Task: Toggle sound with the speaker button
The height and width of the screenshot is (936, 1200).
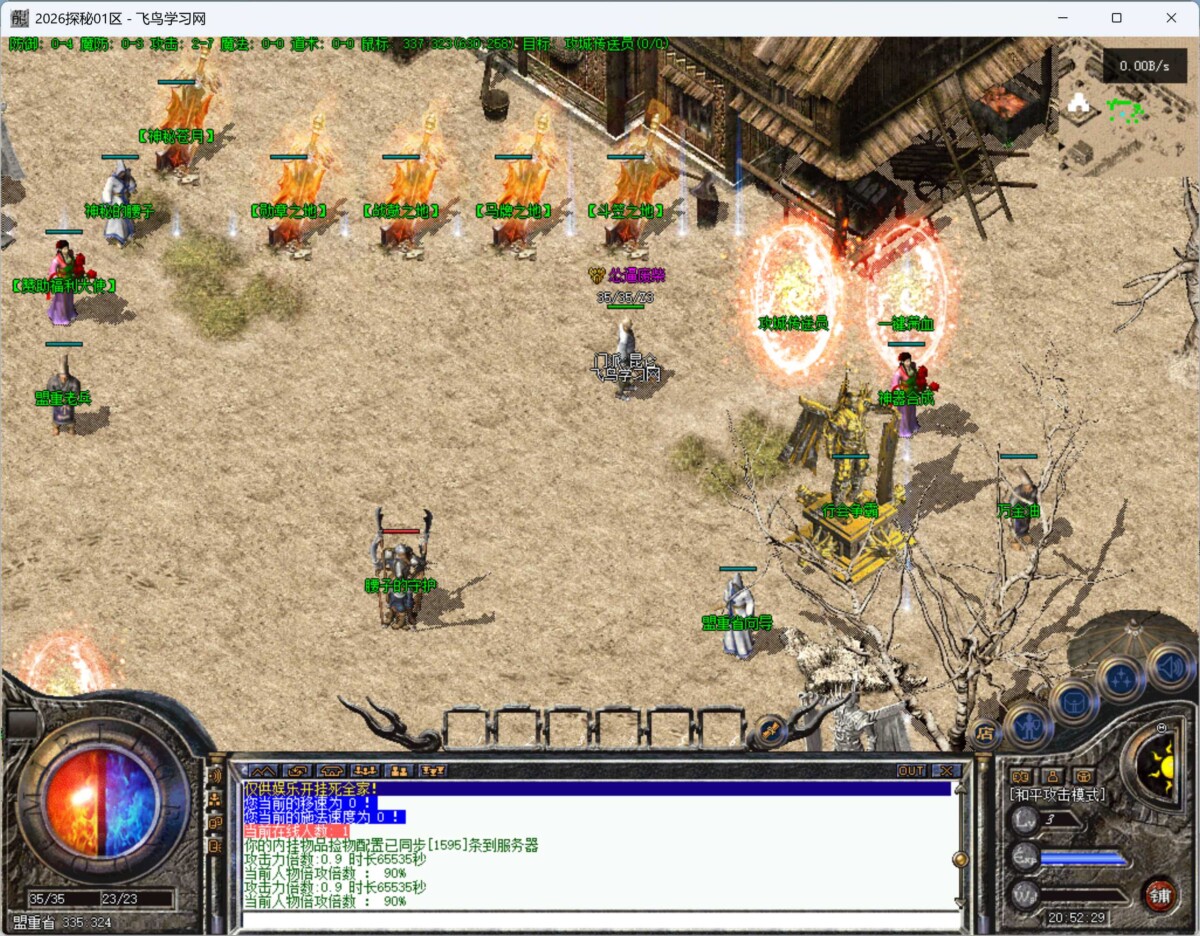Action: click(x=1170, y=666)
